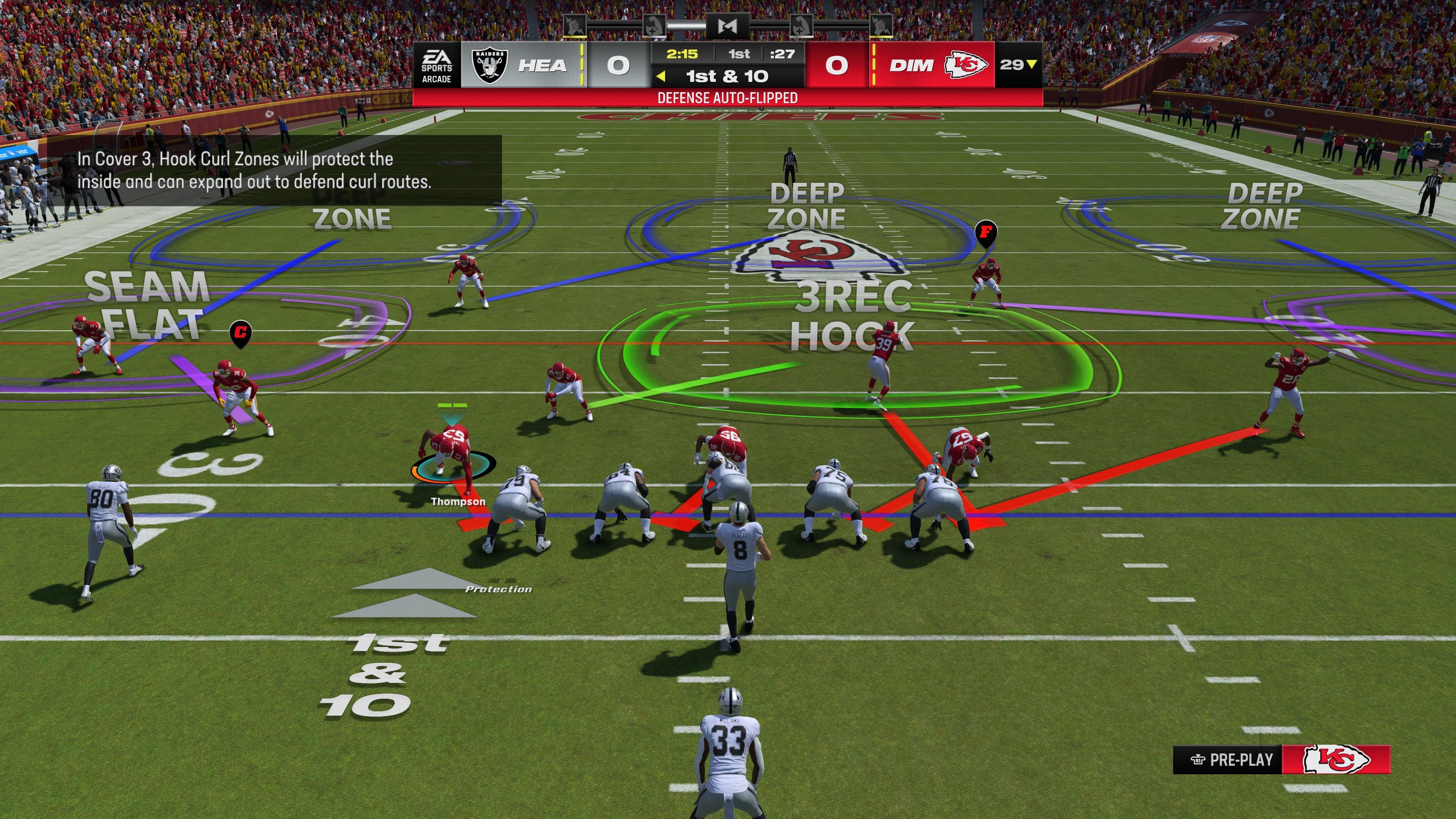This screenshot has height=819, width=1456.
Task: Click the left momentum fist icon
Action: [x=576, y=25]
